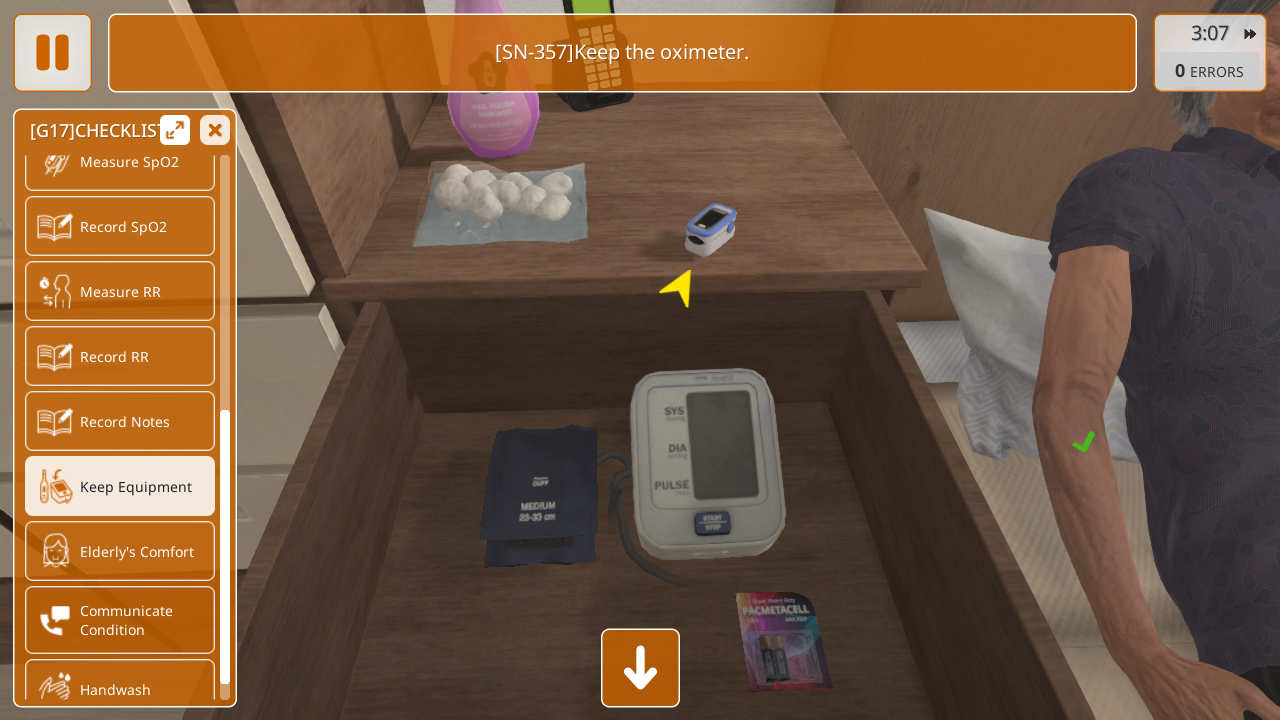The width and height of the screenshot is (1280, 720).
Task: Open the Record Notes checklist step
Action: coord(120,421)
